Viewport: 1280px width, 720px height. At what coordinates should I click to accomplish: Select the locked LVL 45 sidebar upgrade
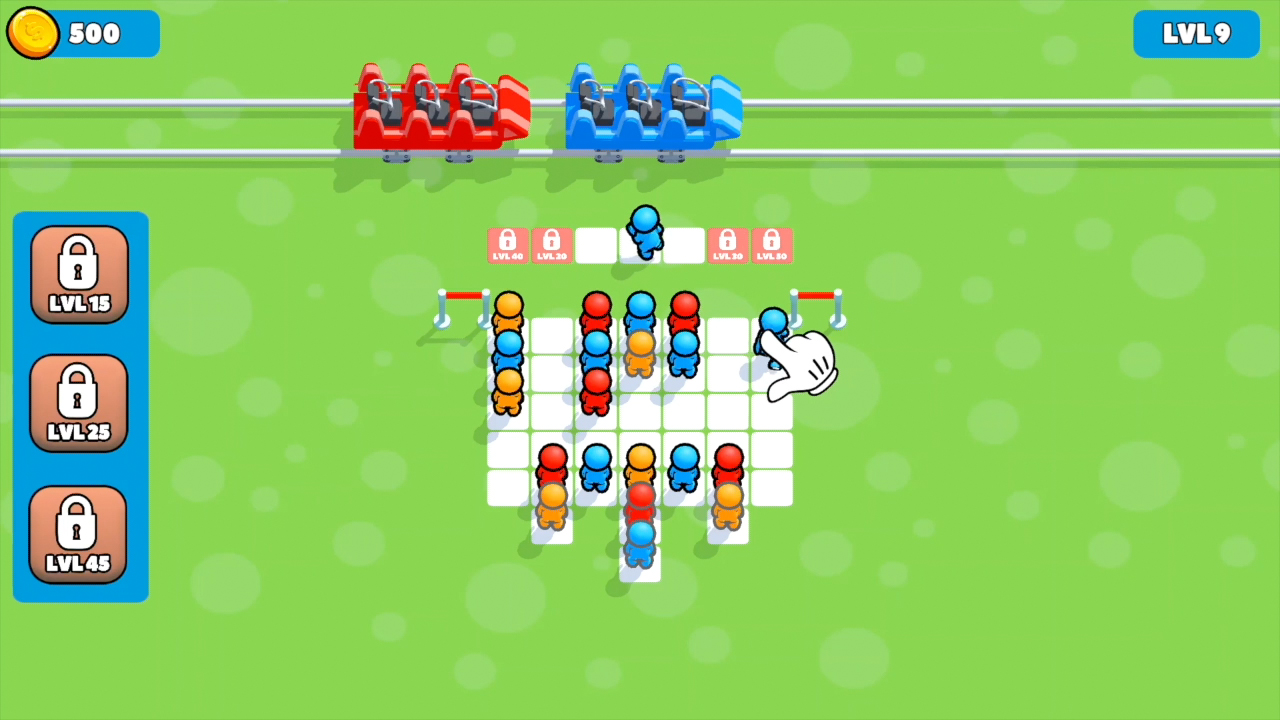pyautogui.click(x=79, y=533)
